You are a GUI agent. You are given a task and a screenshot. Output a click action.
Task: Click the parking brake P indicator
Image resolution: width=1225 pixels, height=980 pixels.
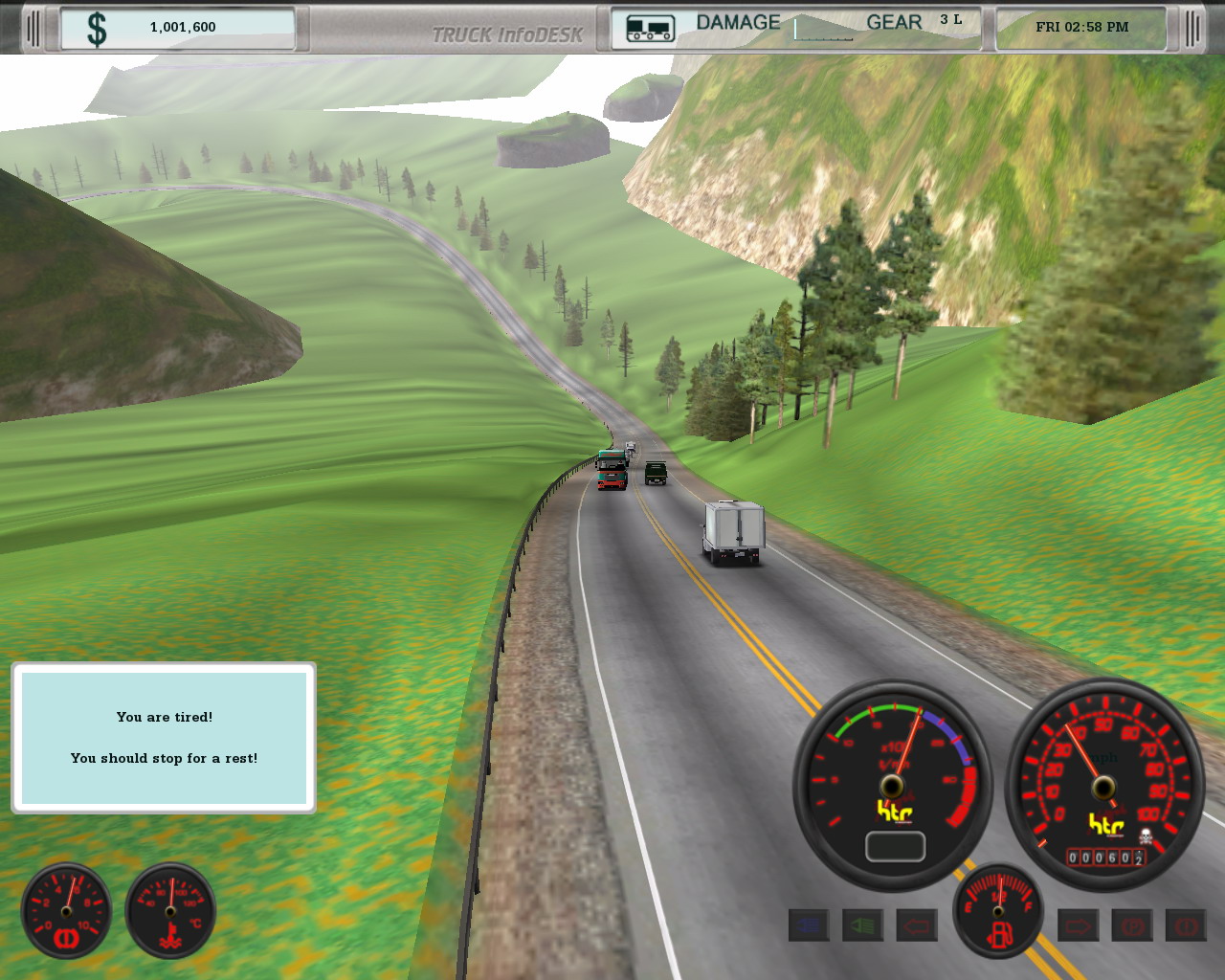pos(1132,925)
